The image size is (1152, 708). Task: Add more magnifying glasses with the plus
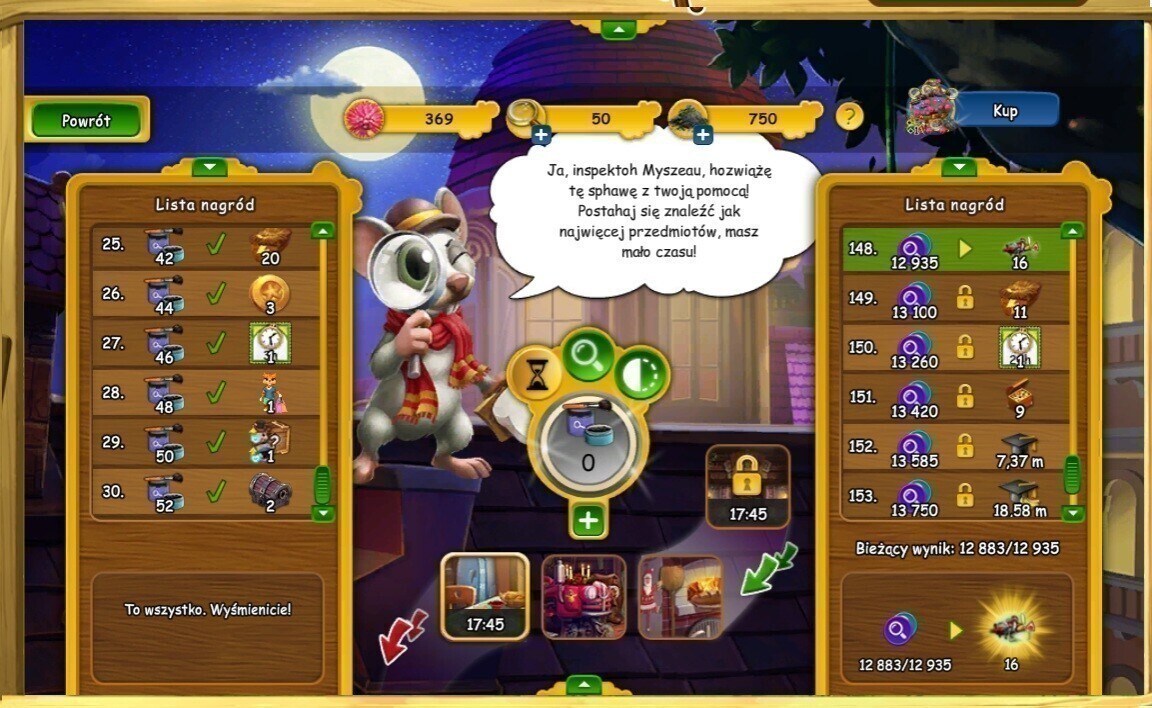541,135
